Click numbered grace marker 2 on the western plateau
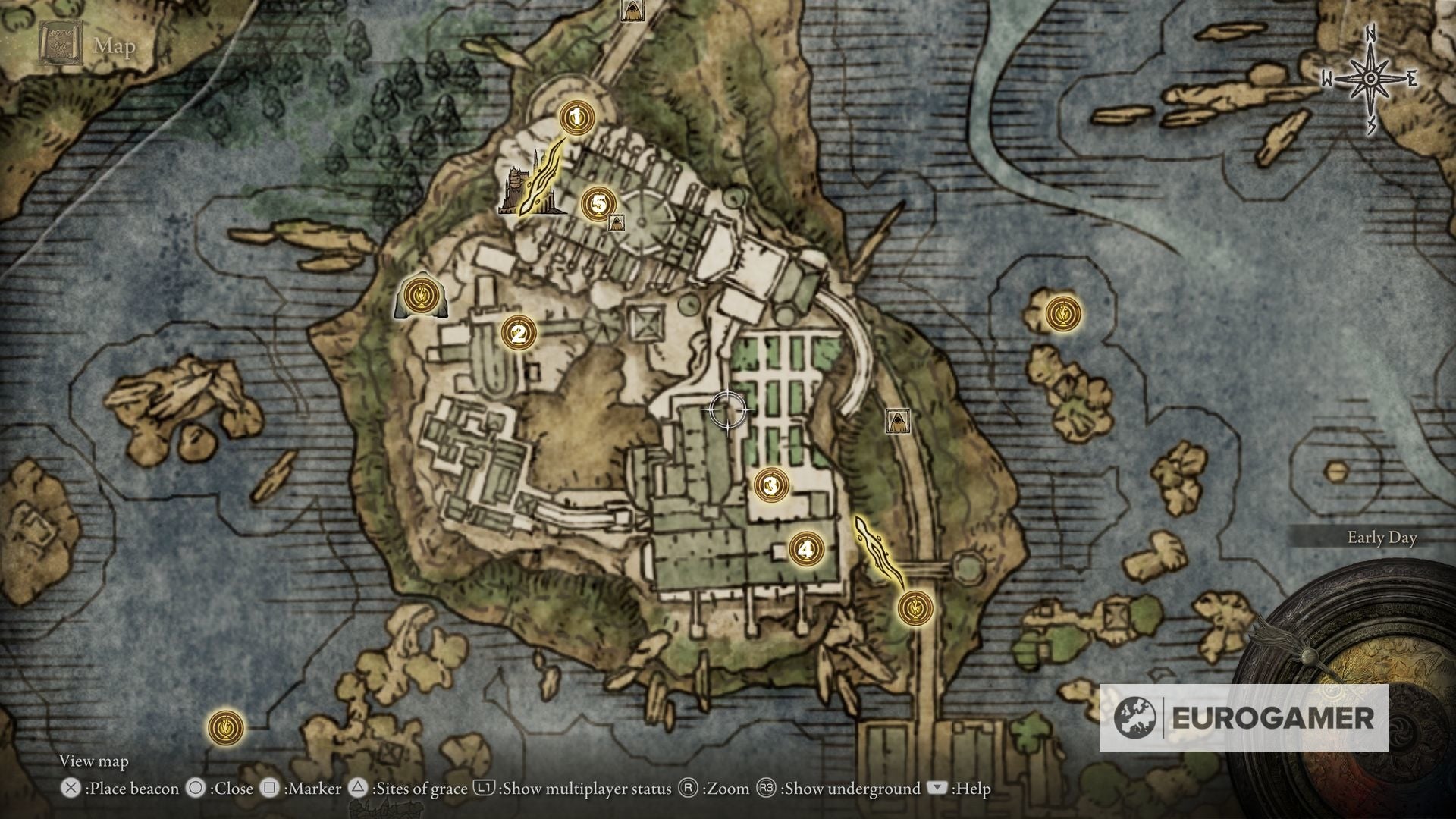1456x819 pixels. coord(518,331)
